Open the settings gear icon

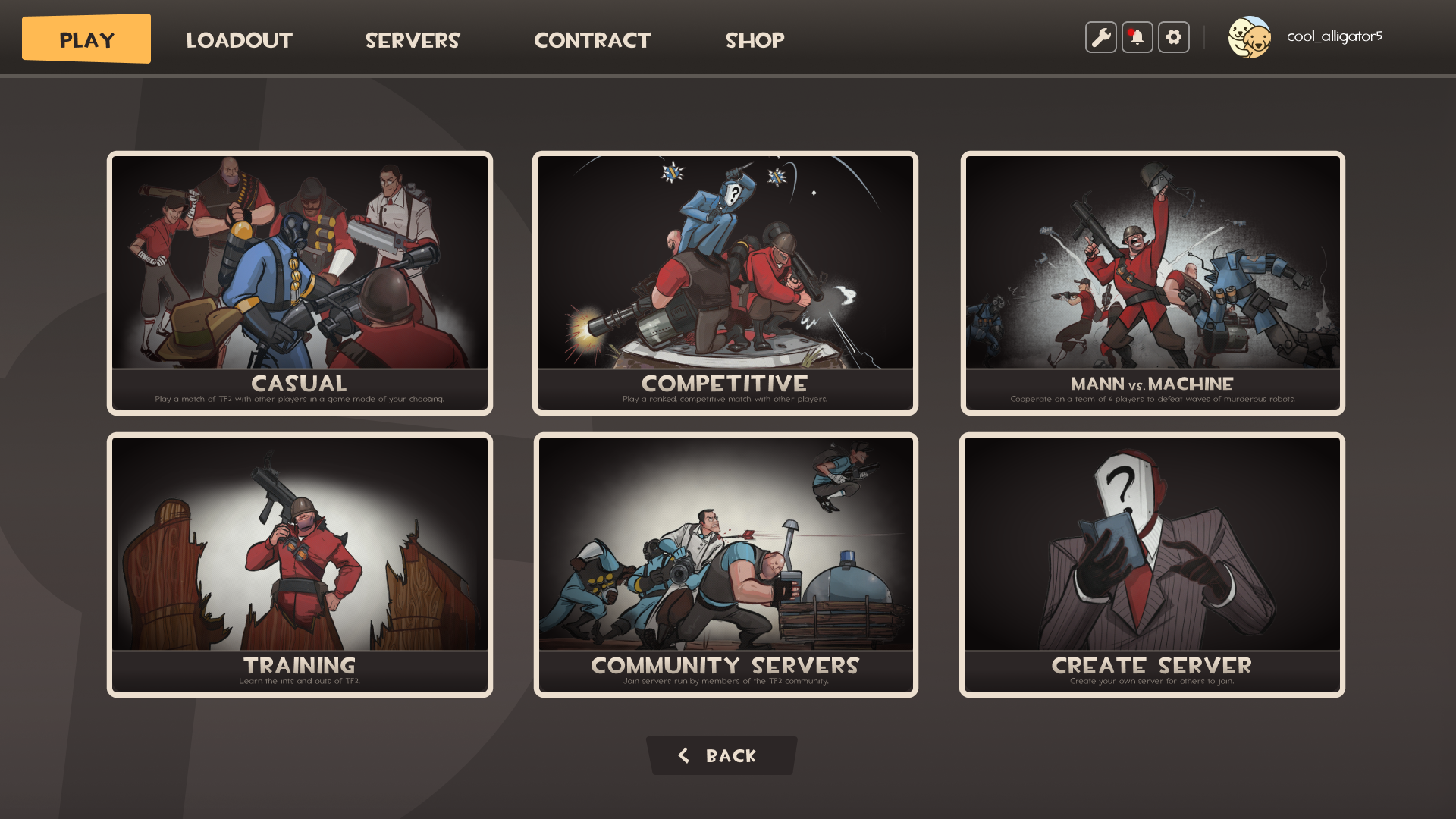(1173, 36)
